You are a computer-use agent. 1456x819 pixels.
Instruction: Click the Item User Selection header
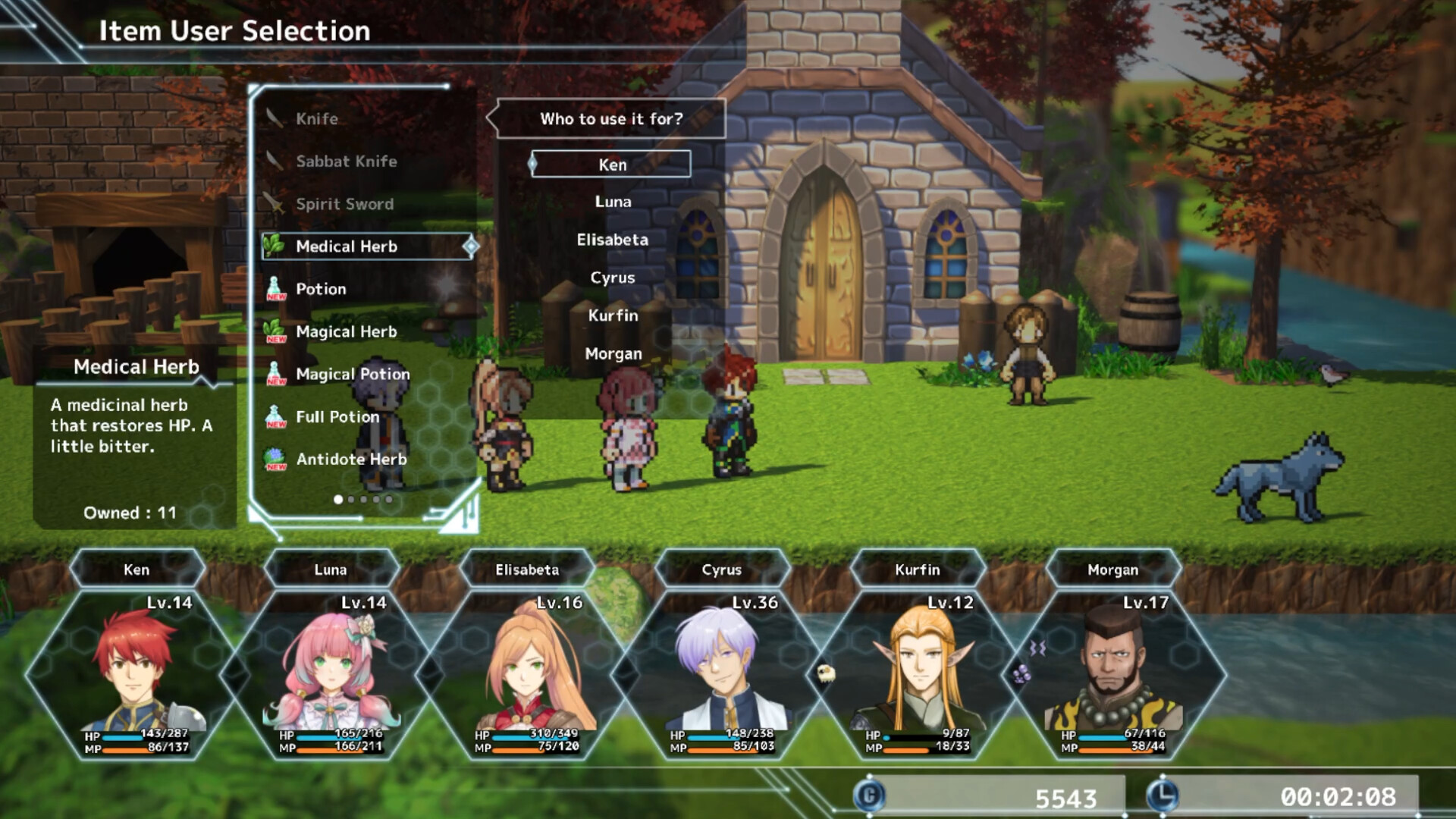tap(233, 31)
